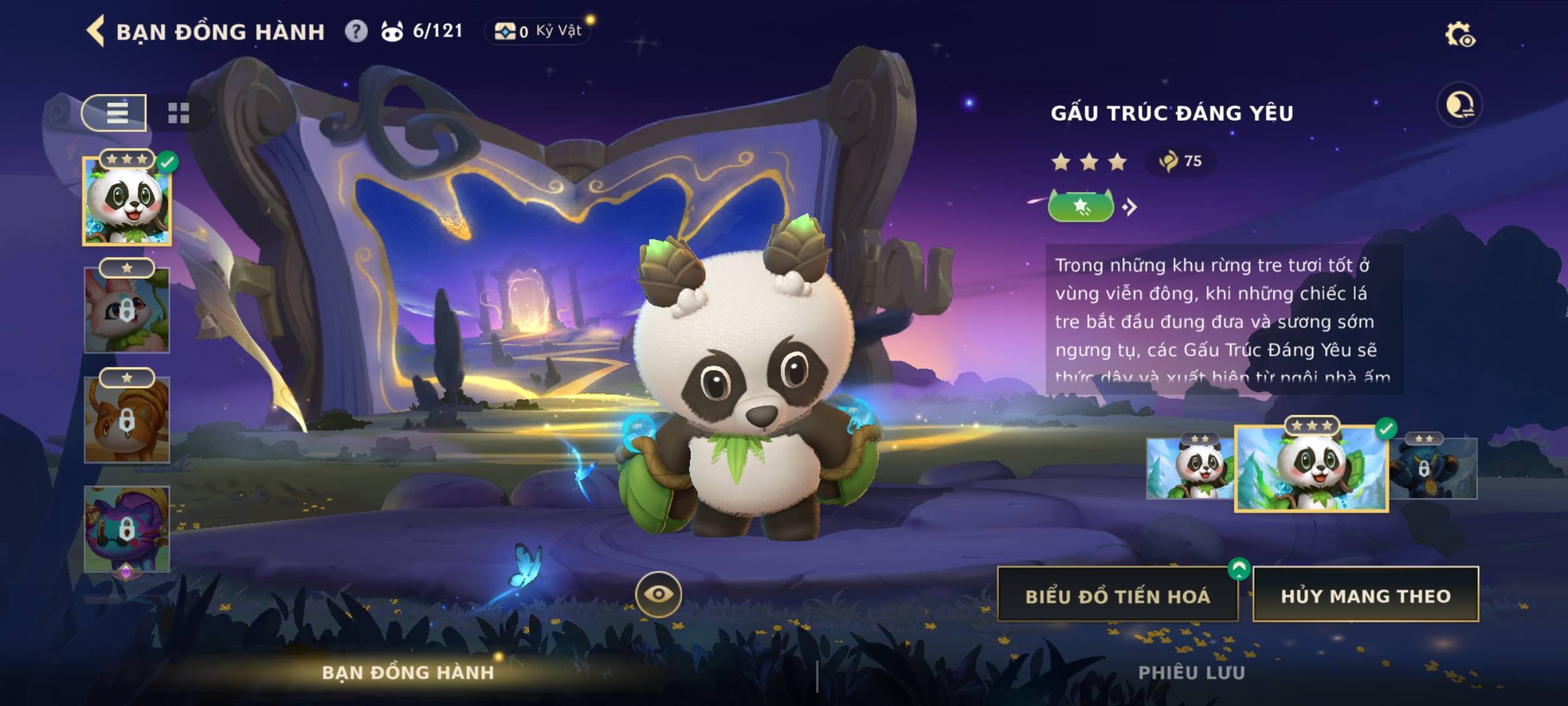Open the round profile swap icon
1568x706 pixels.
(x=1459, y=105)
